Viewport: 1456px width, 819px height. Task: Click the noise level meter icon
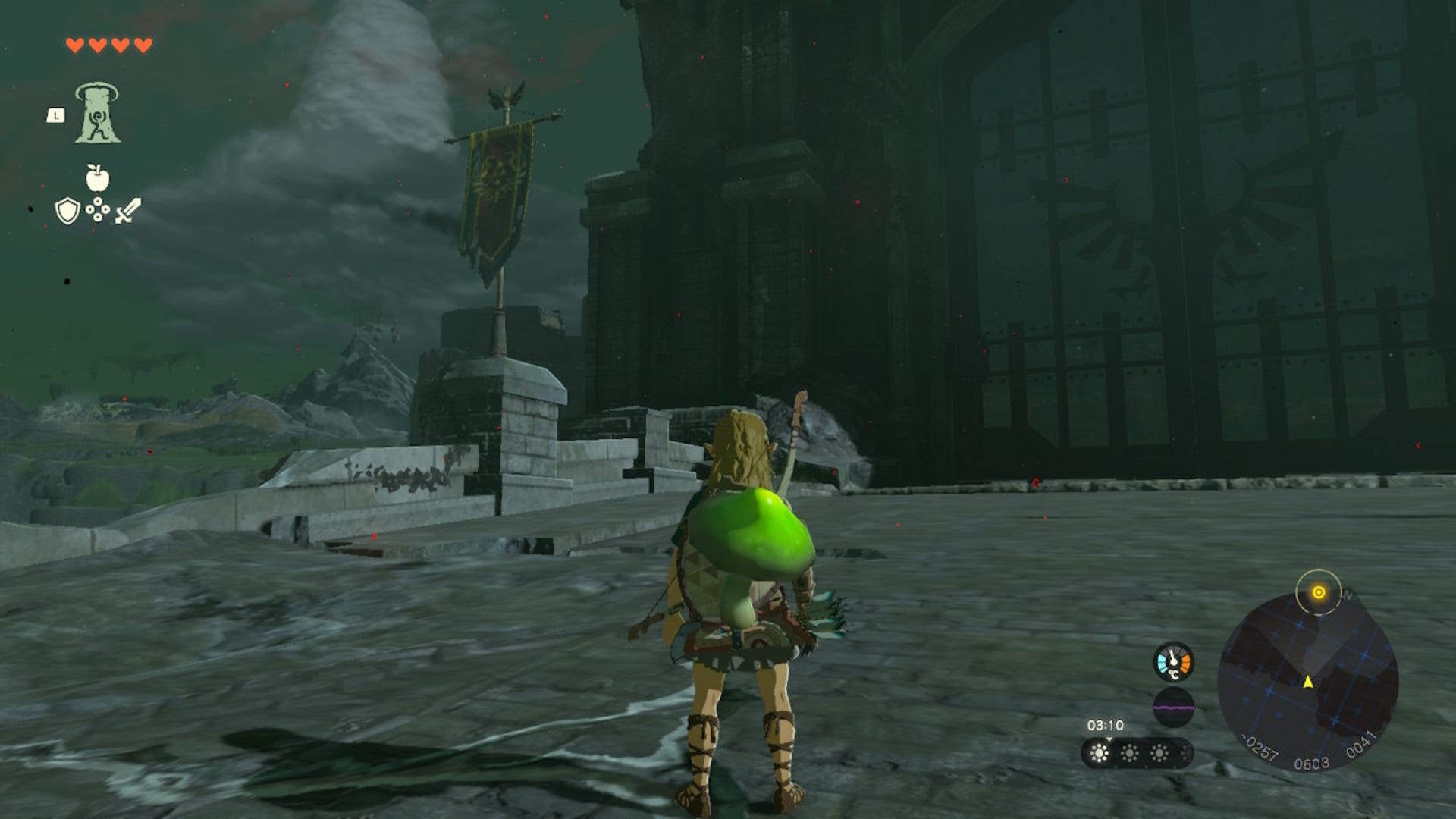pos(1174,708)
